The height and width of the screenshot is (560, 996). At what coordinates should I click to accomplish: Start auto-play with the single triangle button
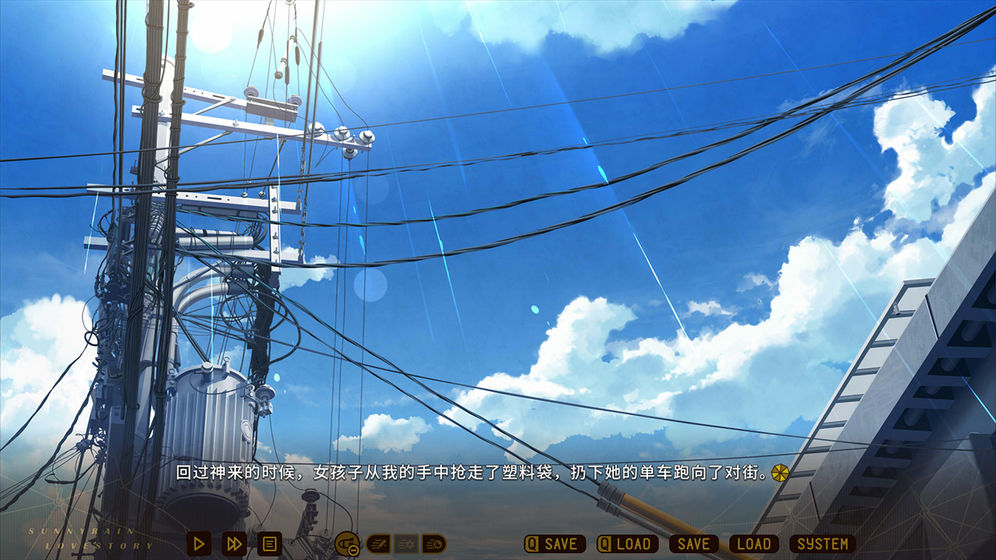(x=199, y=544)
